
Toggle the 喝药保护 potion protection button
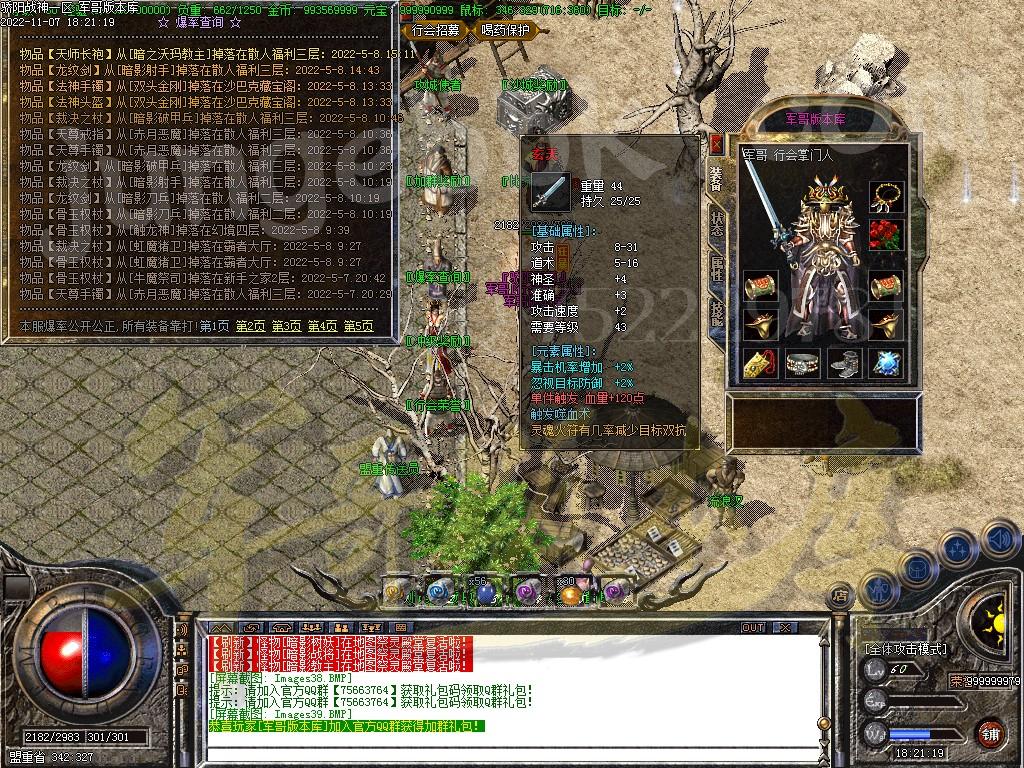click(506, 30)
